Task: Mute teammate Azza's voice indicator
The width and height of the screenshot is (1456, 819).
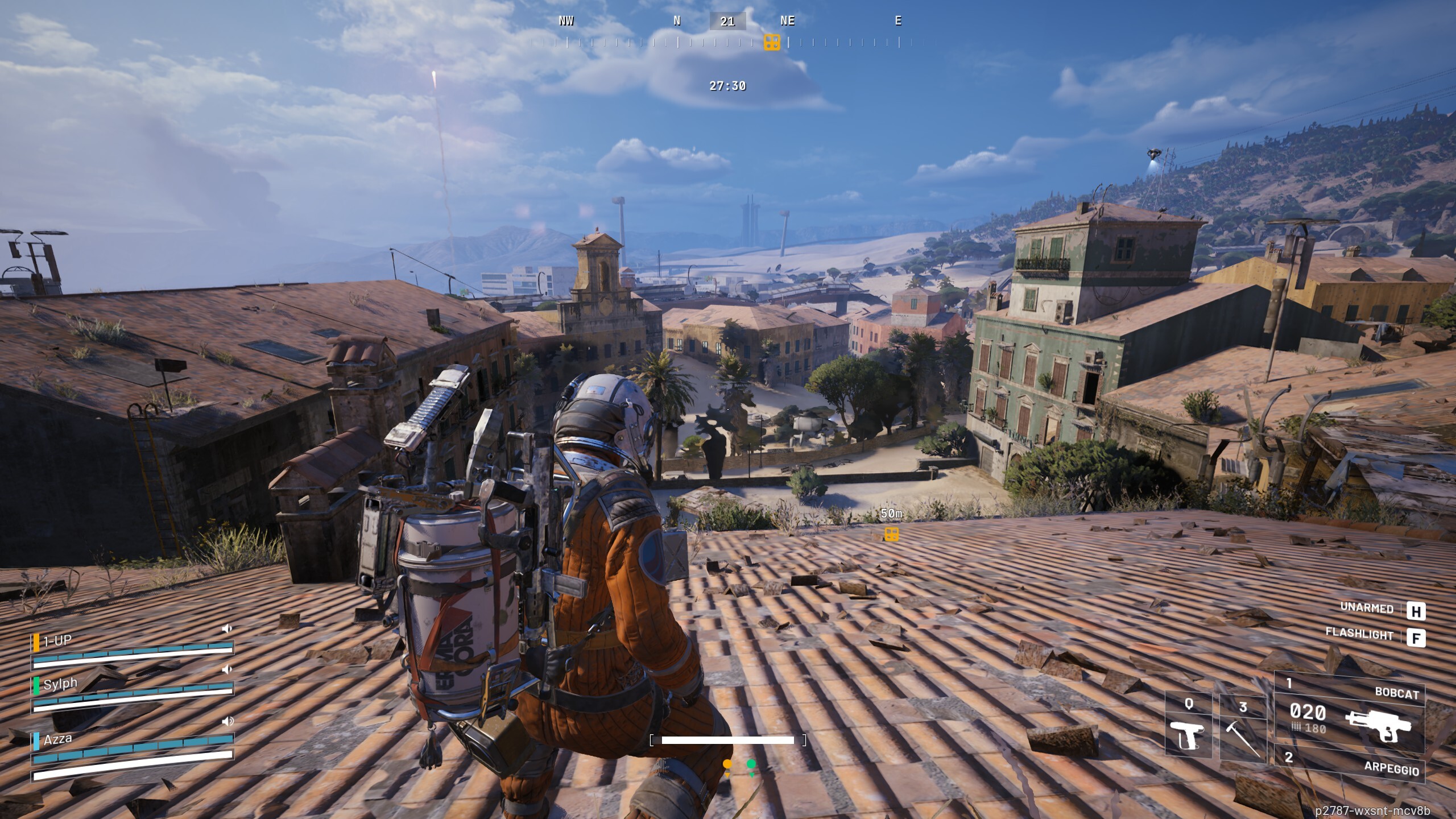Action: pyautogui.click(x=227, y=721)
